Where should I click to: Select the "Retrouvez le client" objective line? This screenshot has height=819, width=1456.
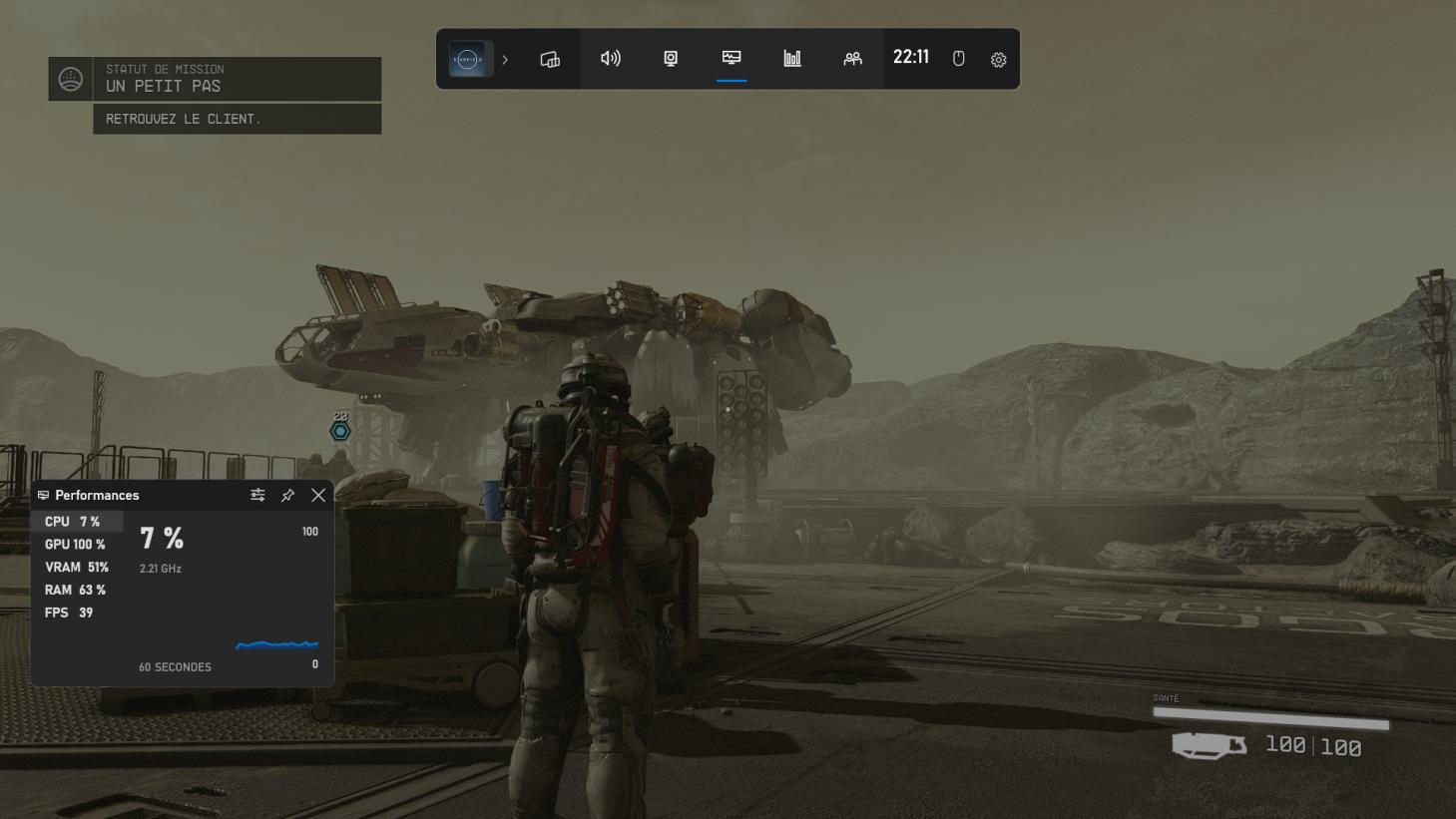237,119
